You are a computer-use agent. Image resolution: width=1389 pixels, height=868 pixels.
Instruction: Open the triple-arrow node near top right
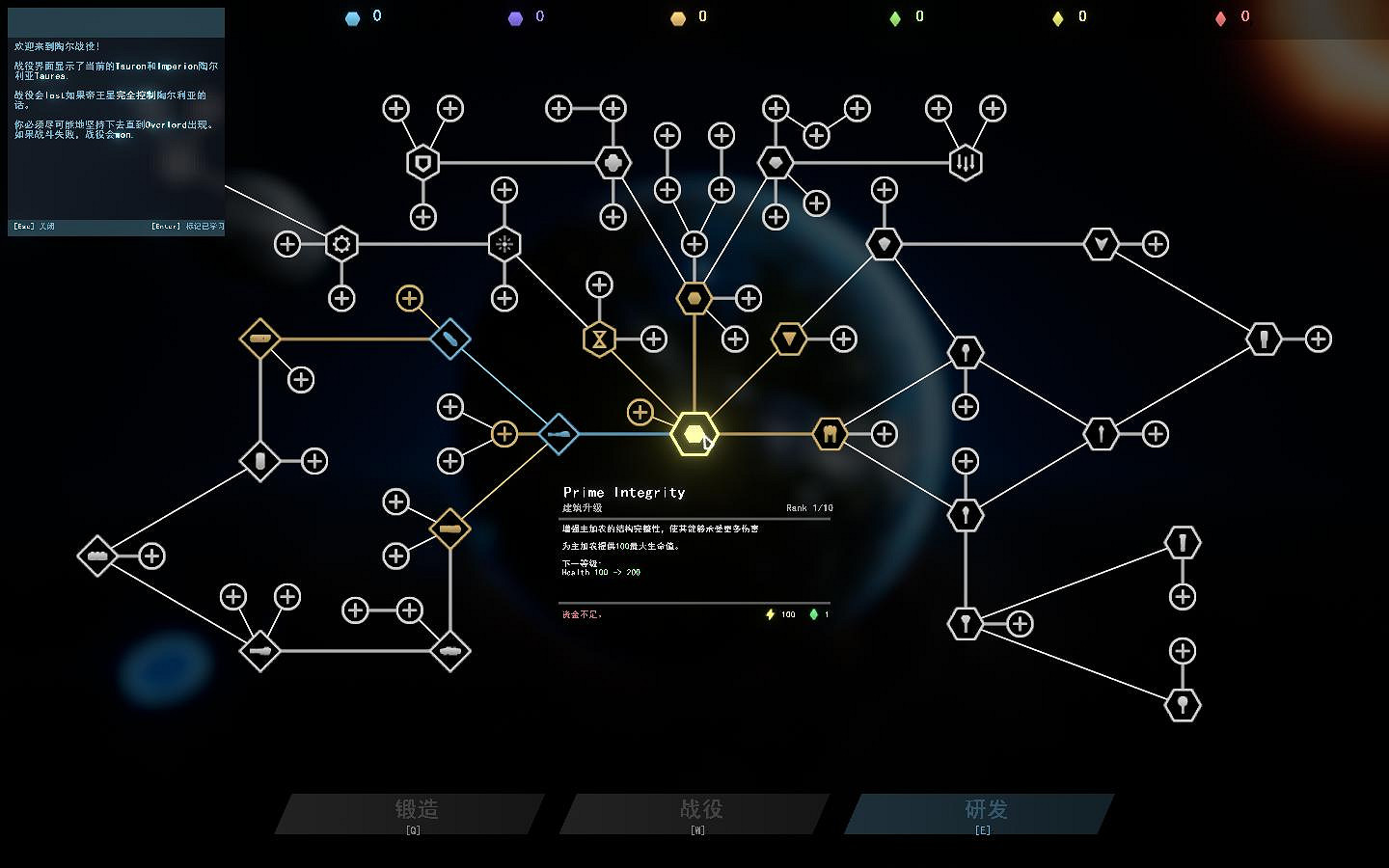[x=965, y=161]
